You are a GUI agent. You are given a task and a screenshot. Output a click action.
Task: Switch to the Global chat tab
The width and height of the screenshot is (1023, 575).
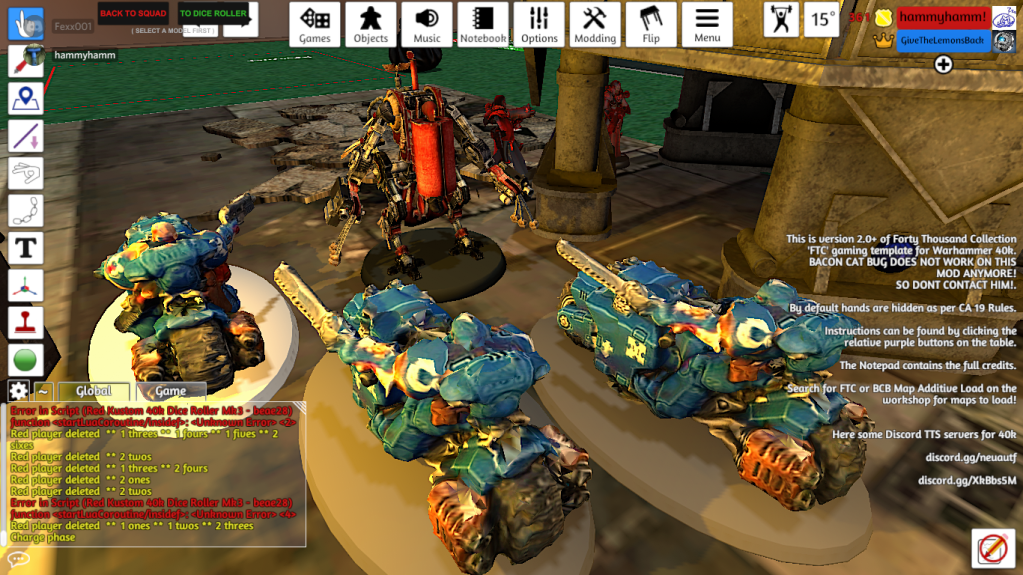click(93, 391)
